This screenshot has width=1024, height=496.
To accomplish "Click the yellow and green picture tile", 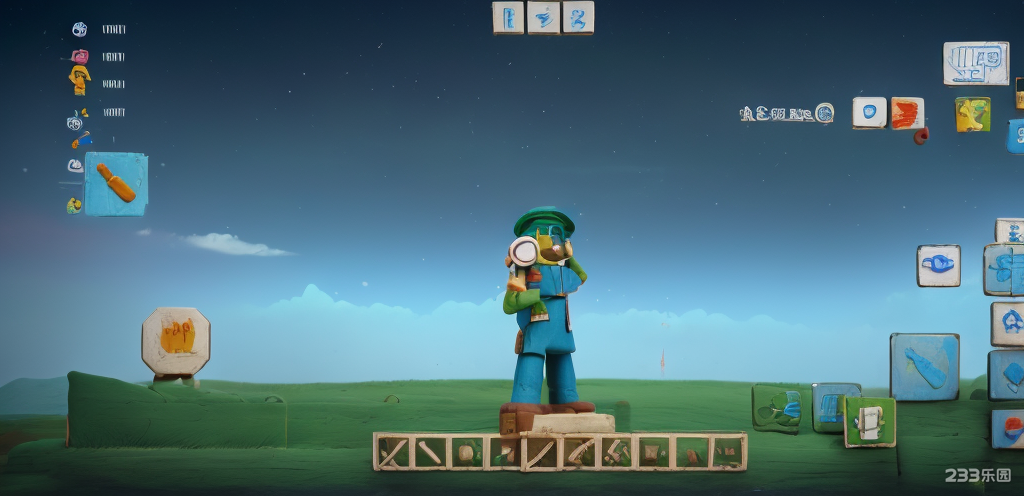I will (972, 115).
